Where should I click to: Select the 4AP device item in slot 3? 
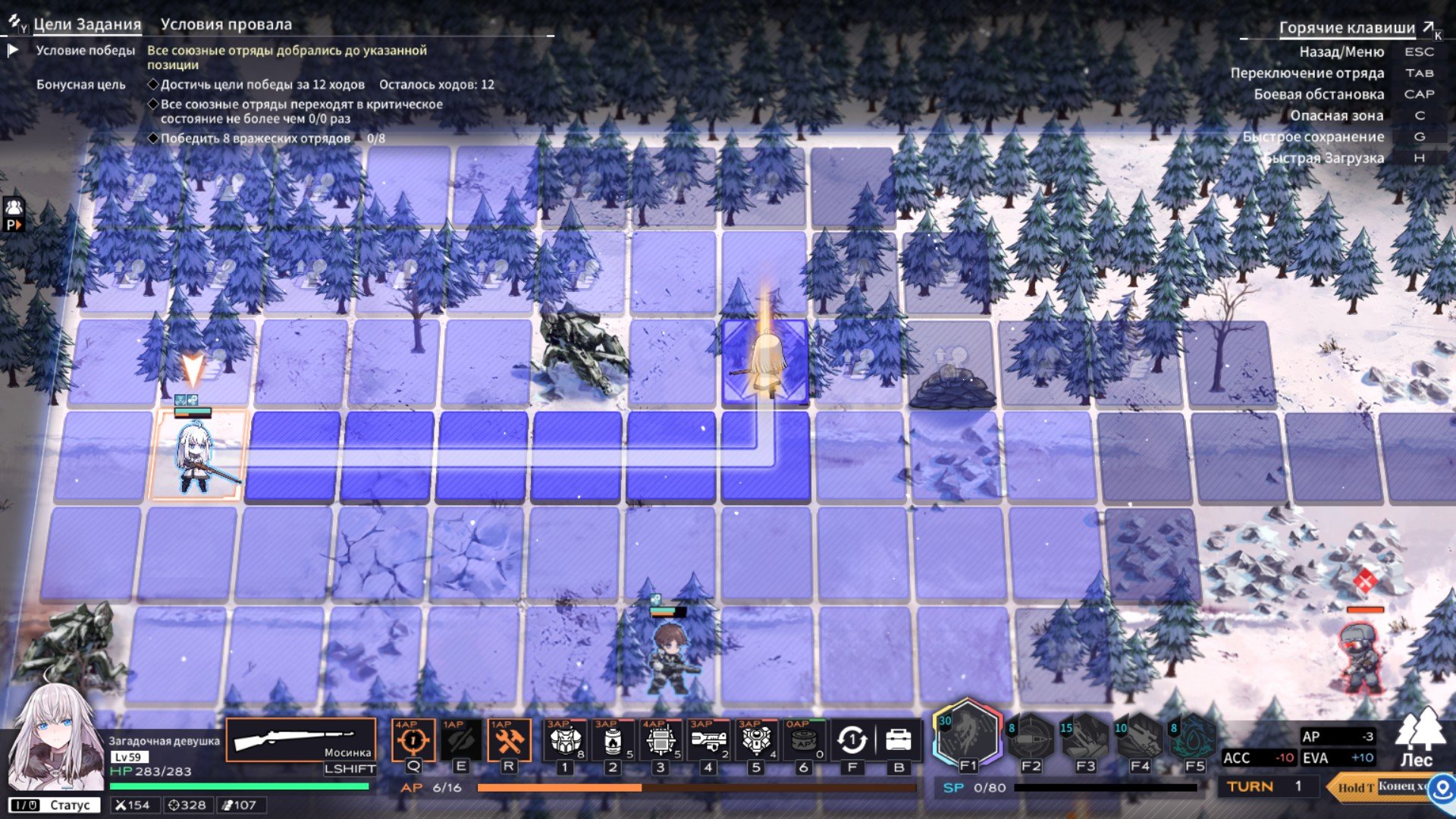tap(661, 740)
